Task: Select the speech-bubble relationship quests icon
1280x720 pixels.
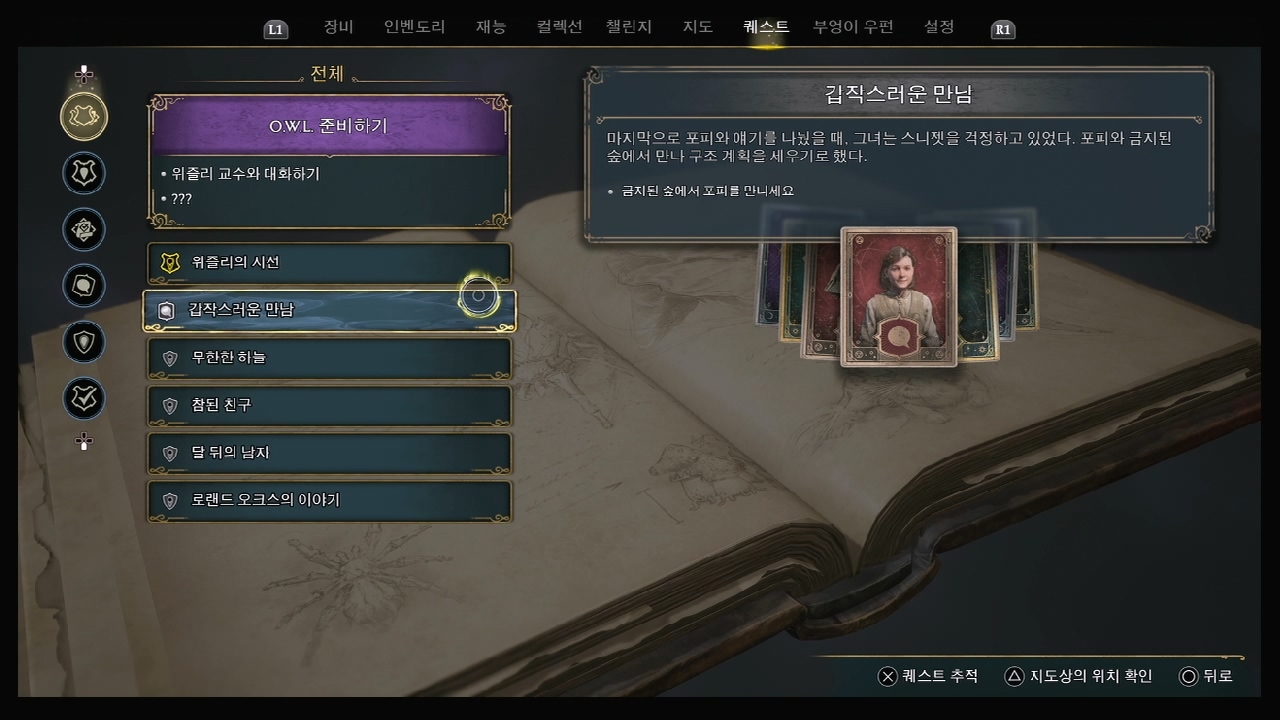Action: point(84,286)
